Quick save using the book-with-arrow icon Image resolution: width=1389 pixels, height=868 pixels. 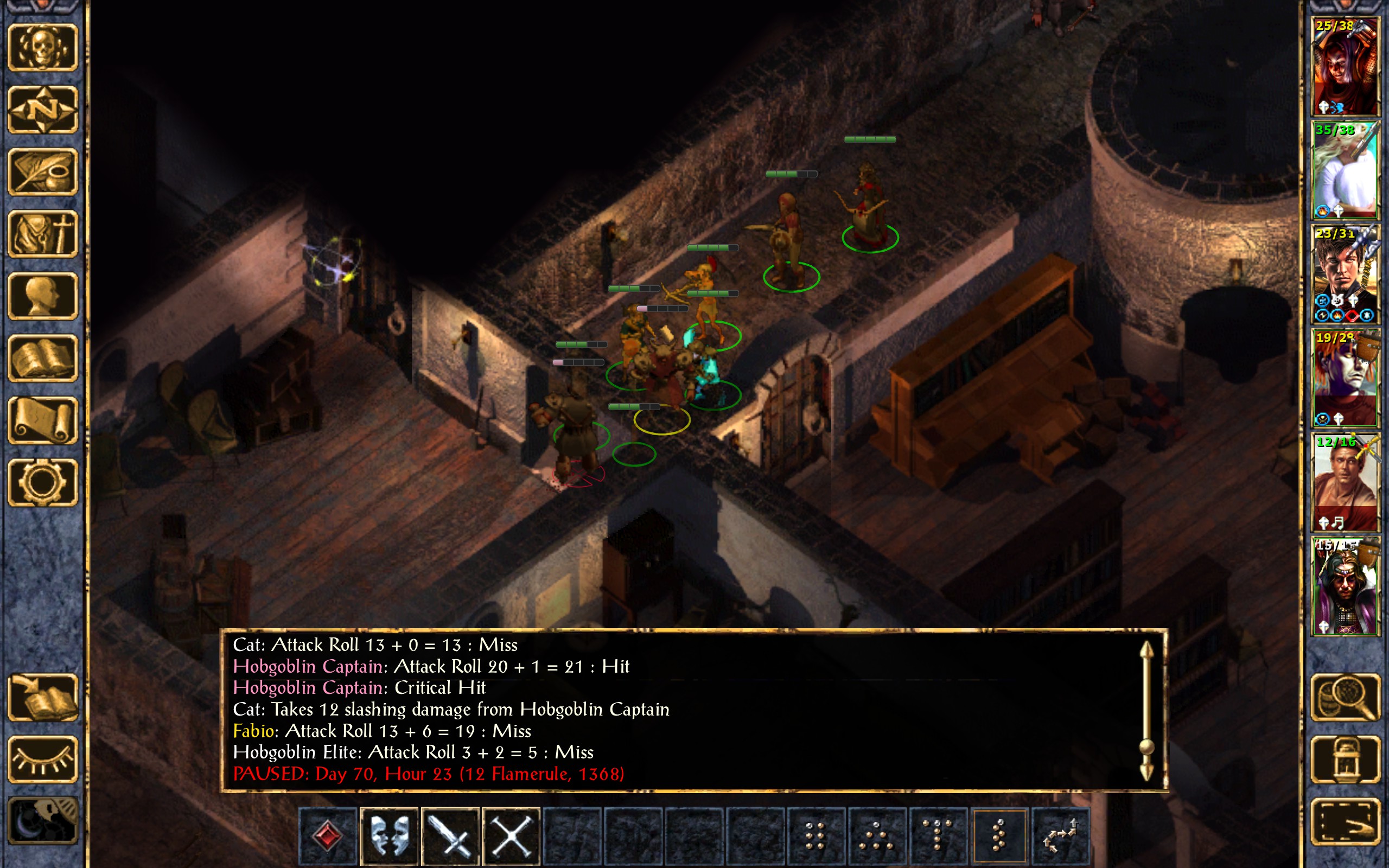pyautogui.click(x=42, y=698)
